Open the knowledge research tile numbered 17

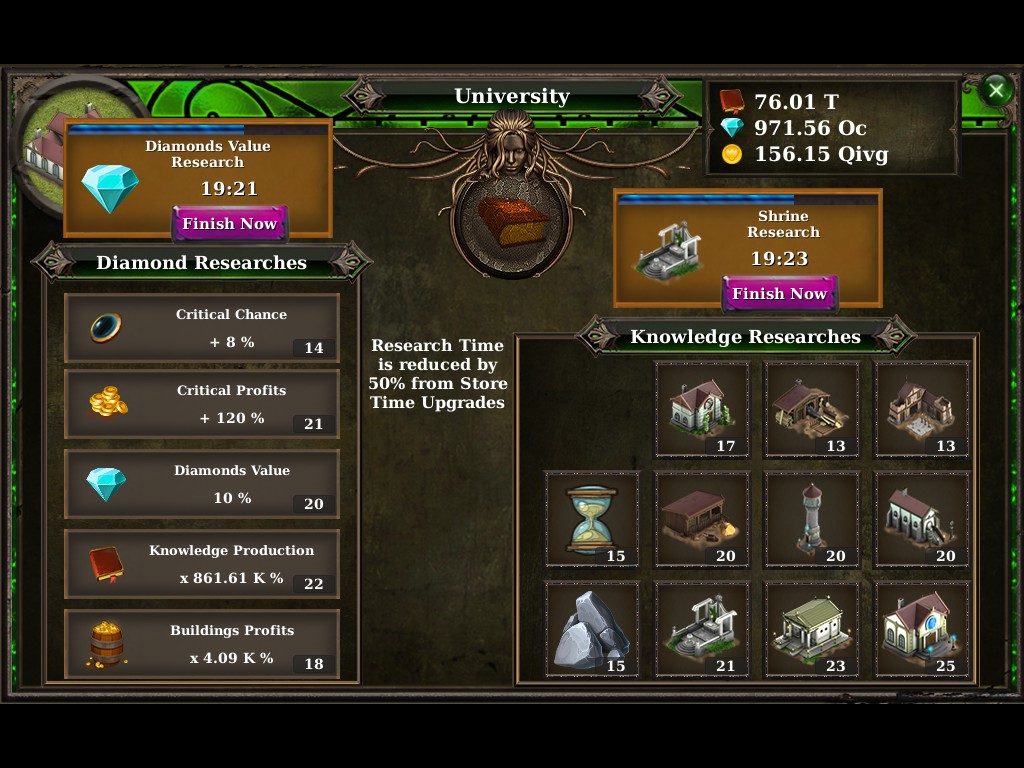702,409
